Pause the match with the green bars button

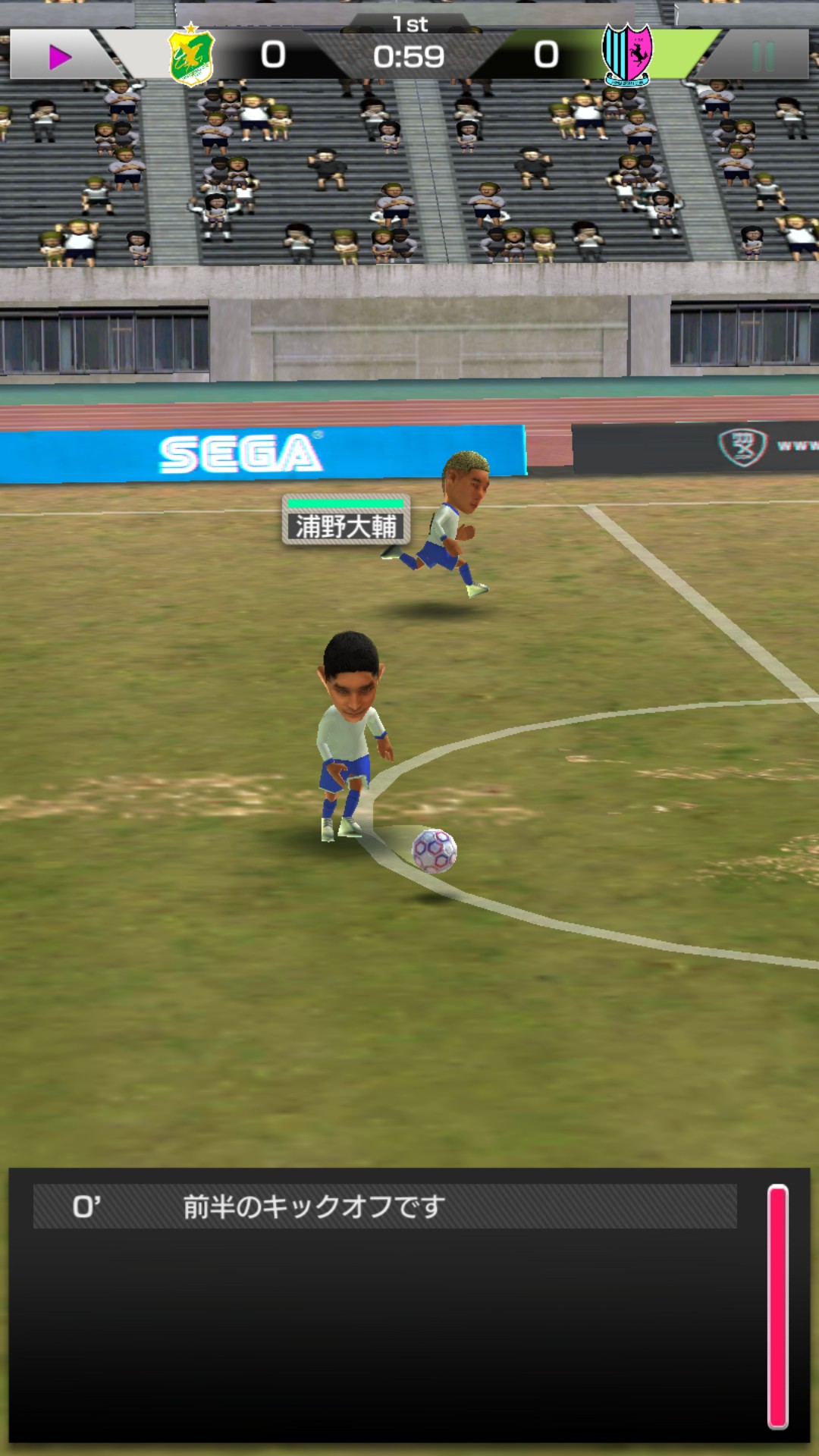pos(763,56)
